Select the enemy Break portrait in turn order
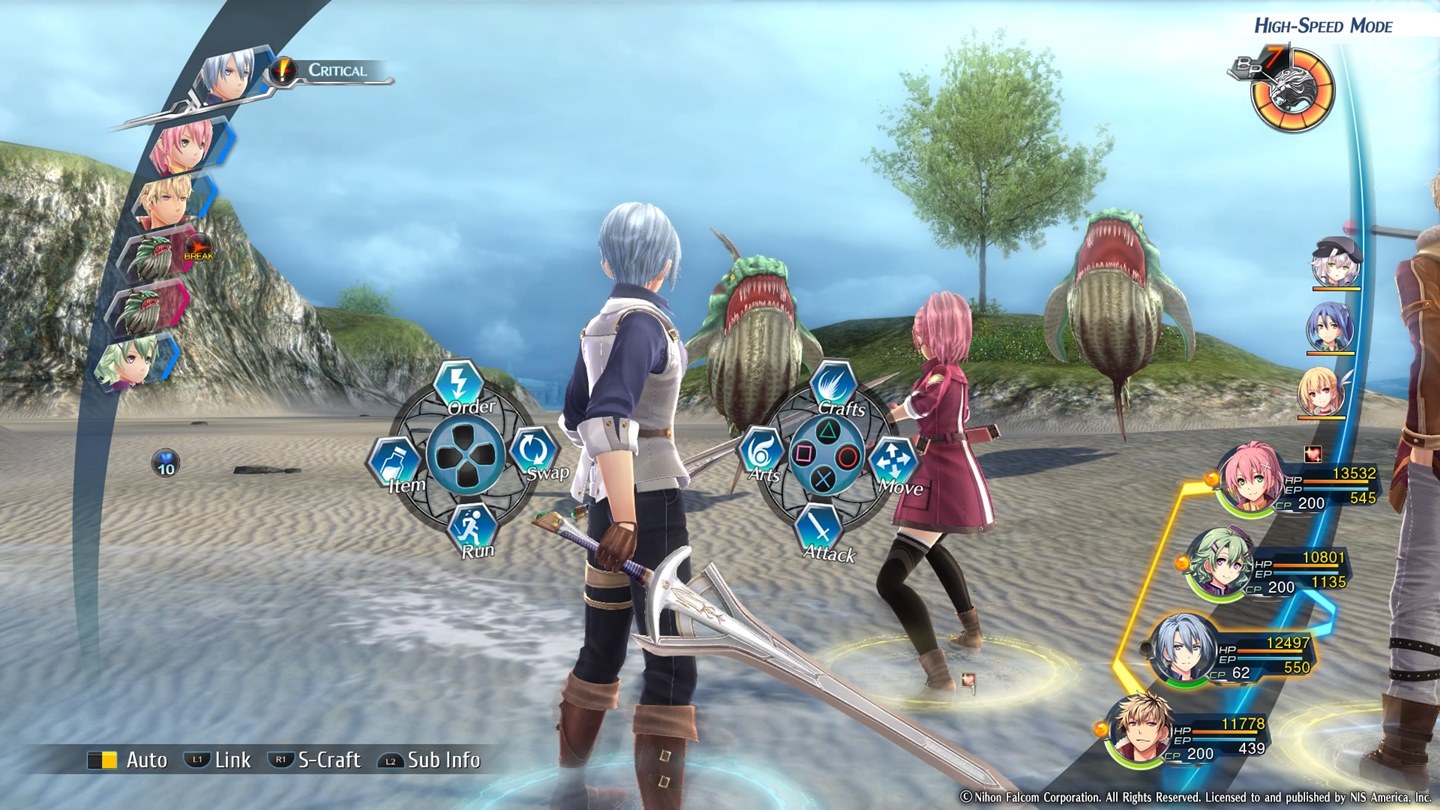1440x810 pixels. tap(161, 256)
